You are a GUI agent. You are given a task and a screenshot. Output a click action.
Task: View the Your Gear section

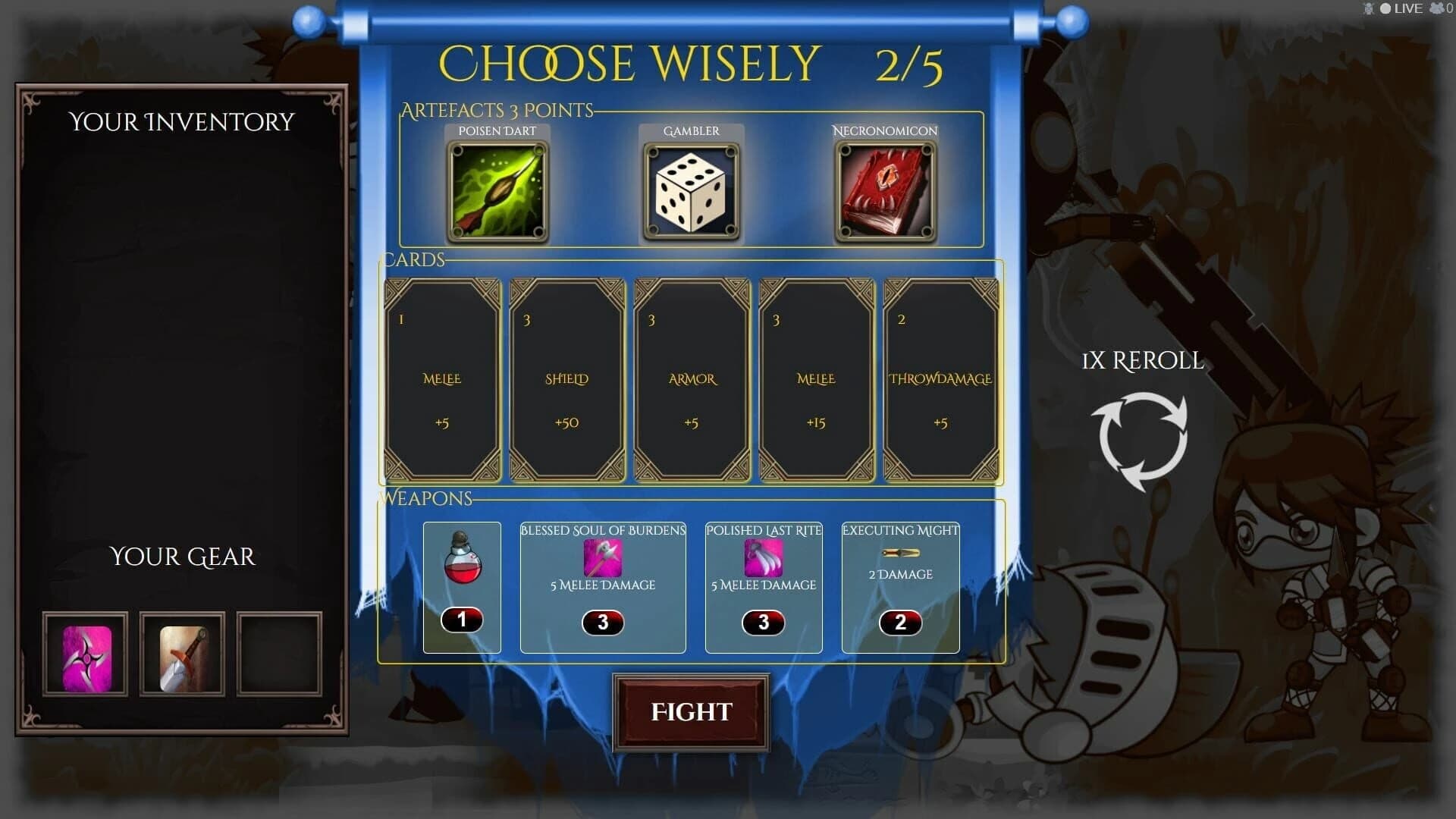point(182,556)
